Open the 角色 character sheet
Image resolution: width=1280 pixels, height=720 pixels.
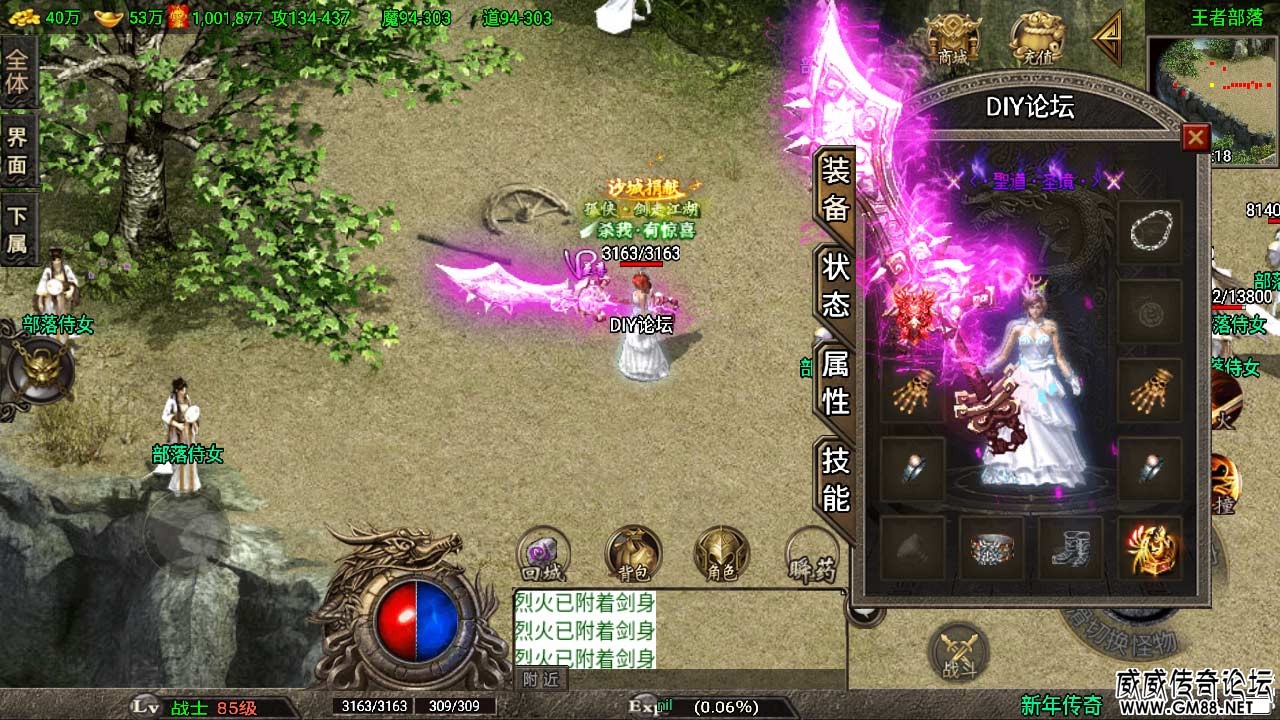coord(721,555)
